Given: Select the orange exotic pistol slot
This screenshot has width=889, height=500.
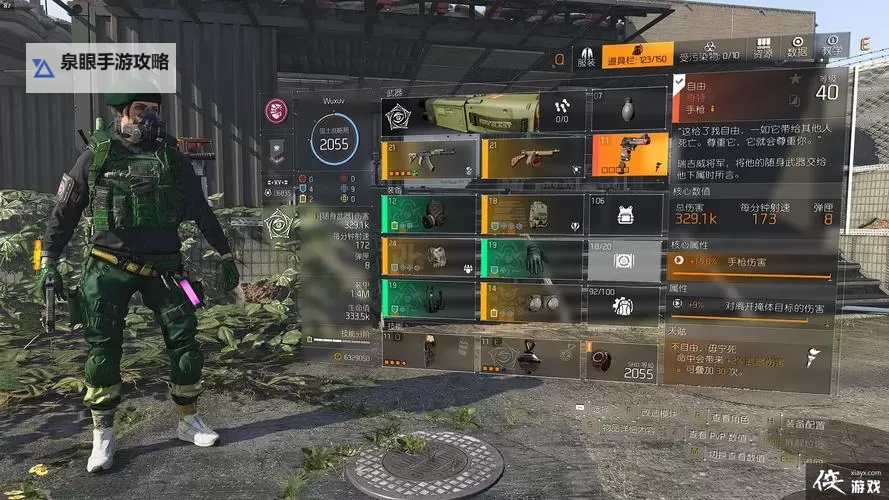Looking at the screenshot, I should tap(628, 154).
